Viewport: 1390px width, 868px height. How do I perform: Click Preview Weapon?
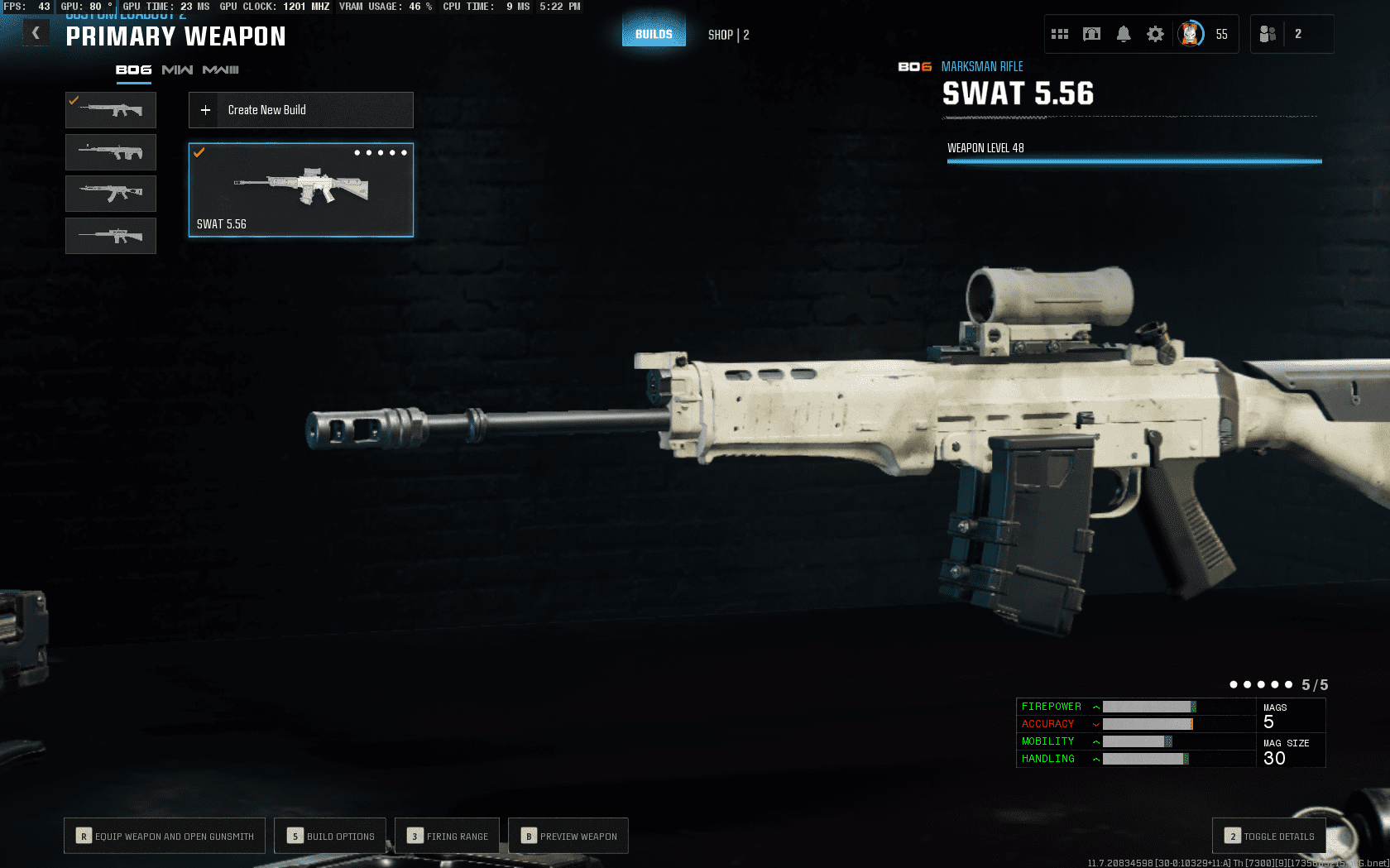568,836
